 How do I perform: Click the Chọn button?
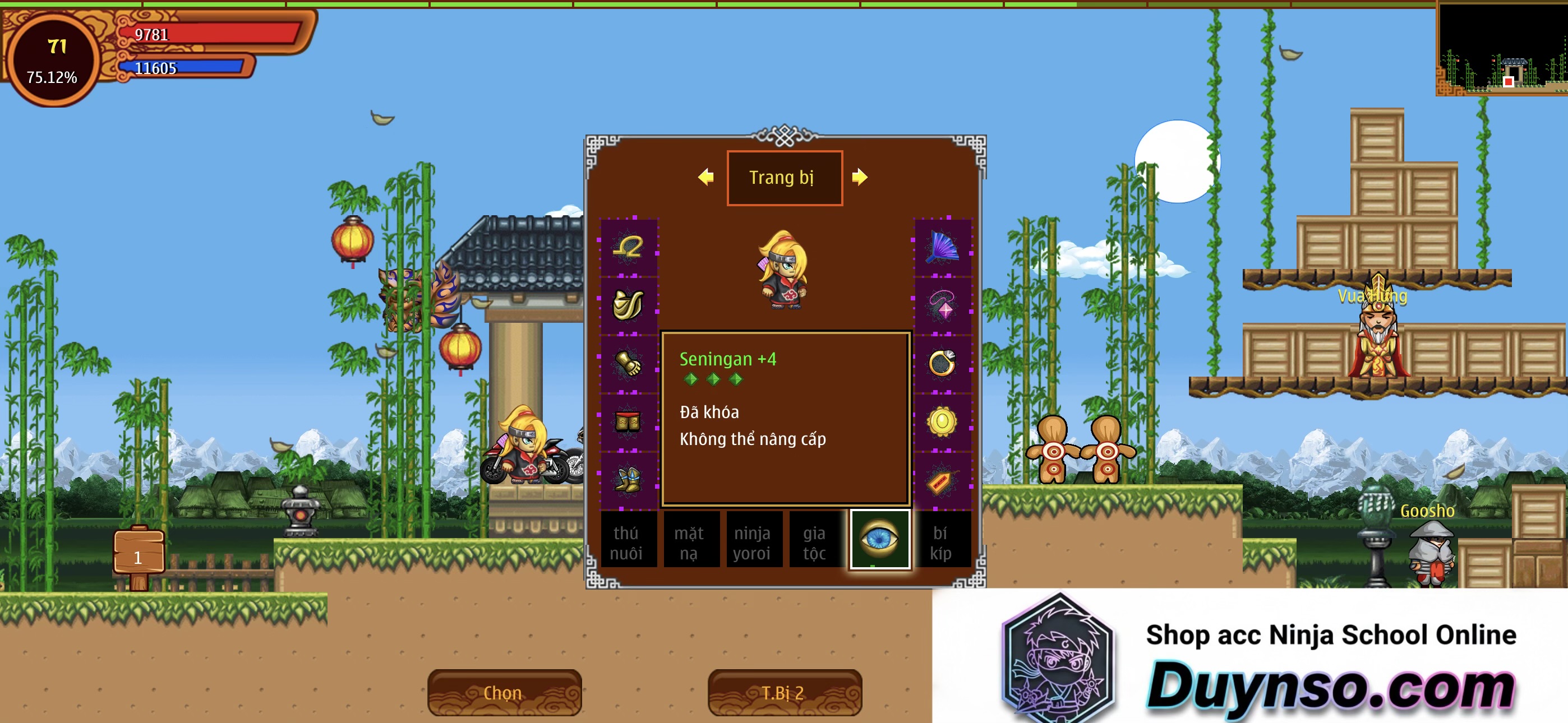point(504,693)
